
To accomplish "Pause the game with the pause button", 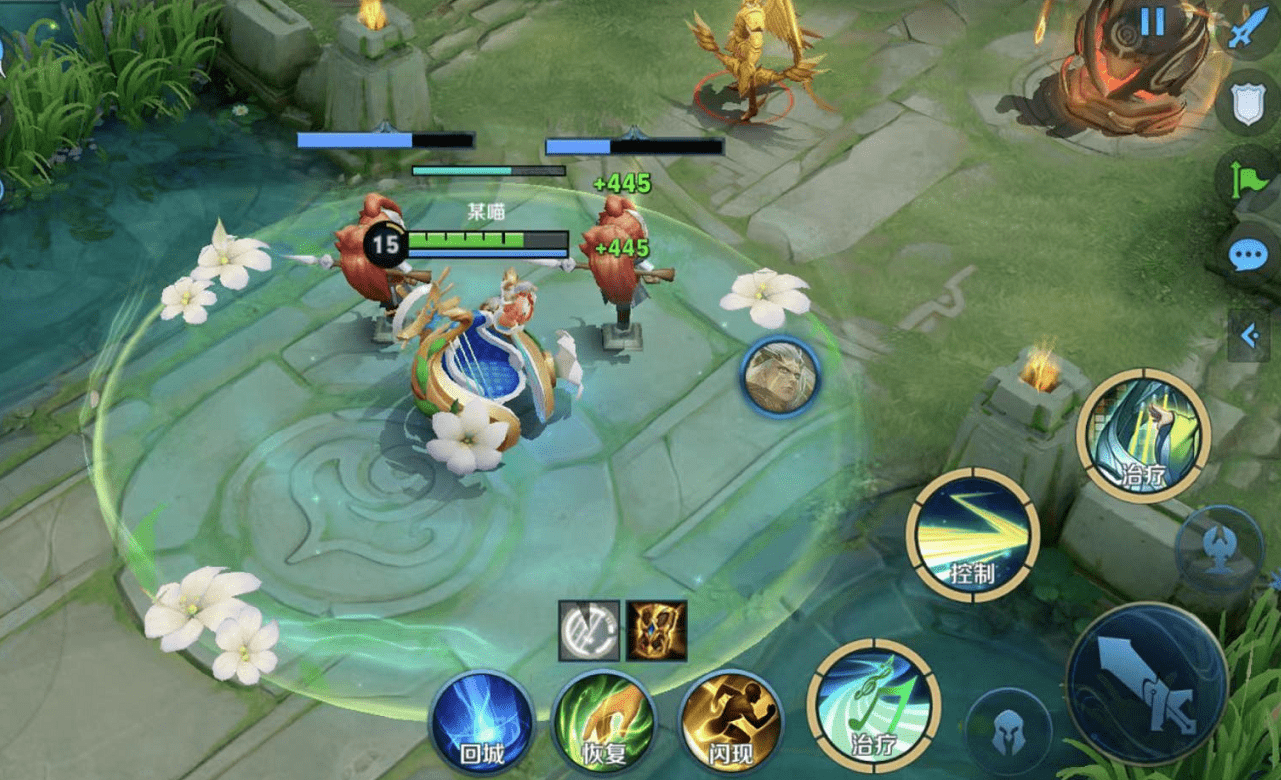I will click(x=1152, y=23).
